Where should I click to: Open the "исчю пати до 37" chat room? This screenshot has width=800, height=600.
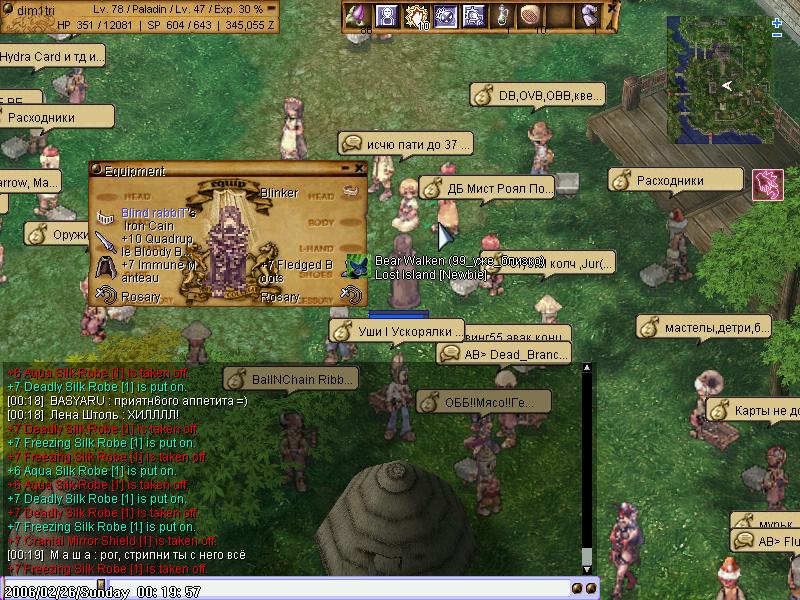pos(405,145)
